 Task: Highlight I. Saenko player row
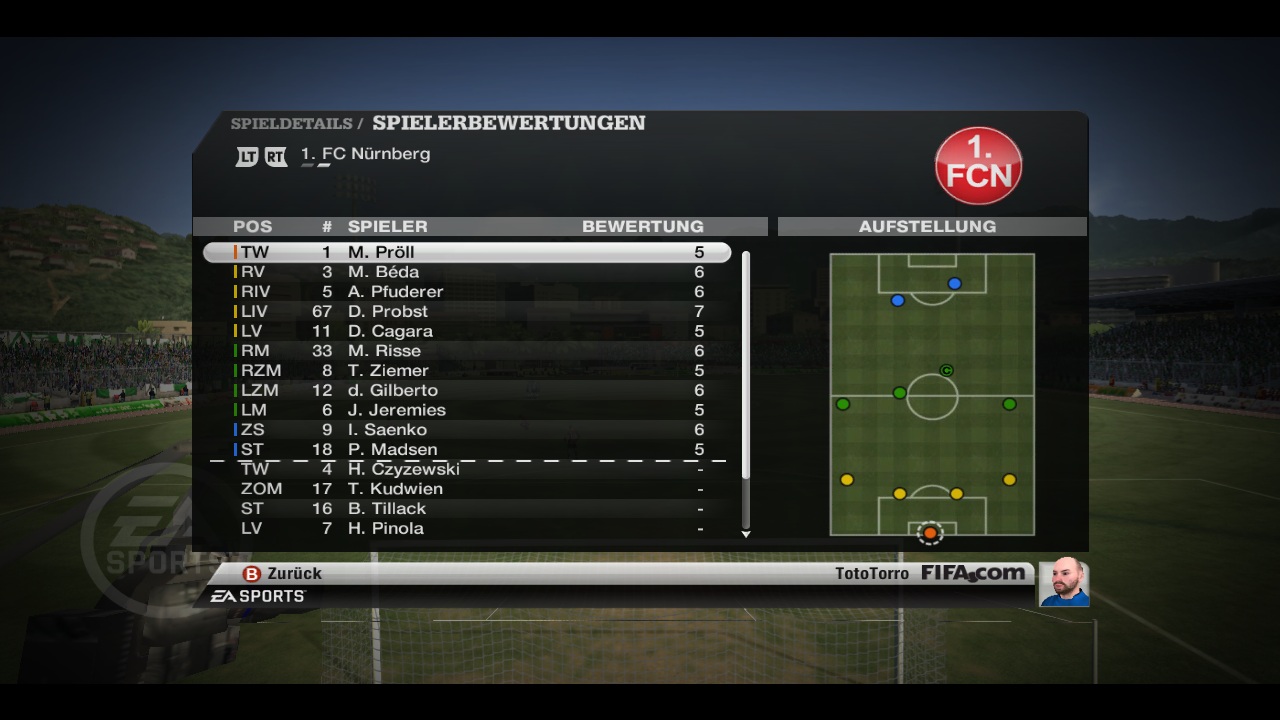(x=467, y=430)
